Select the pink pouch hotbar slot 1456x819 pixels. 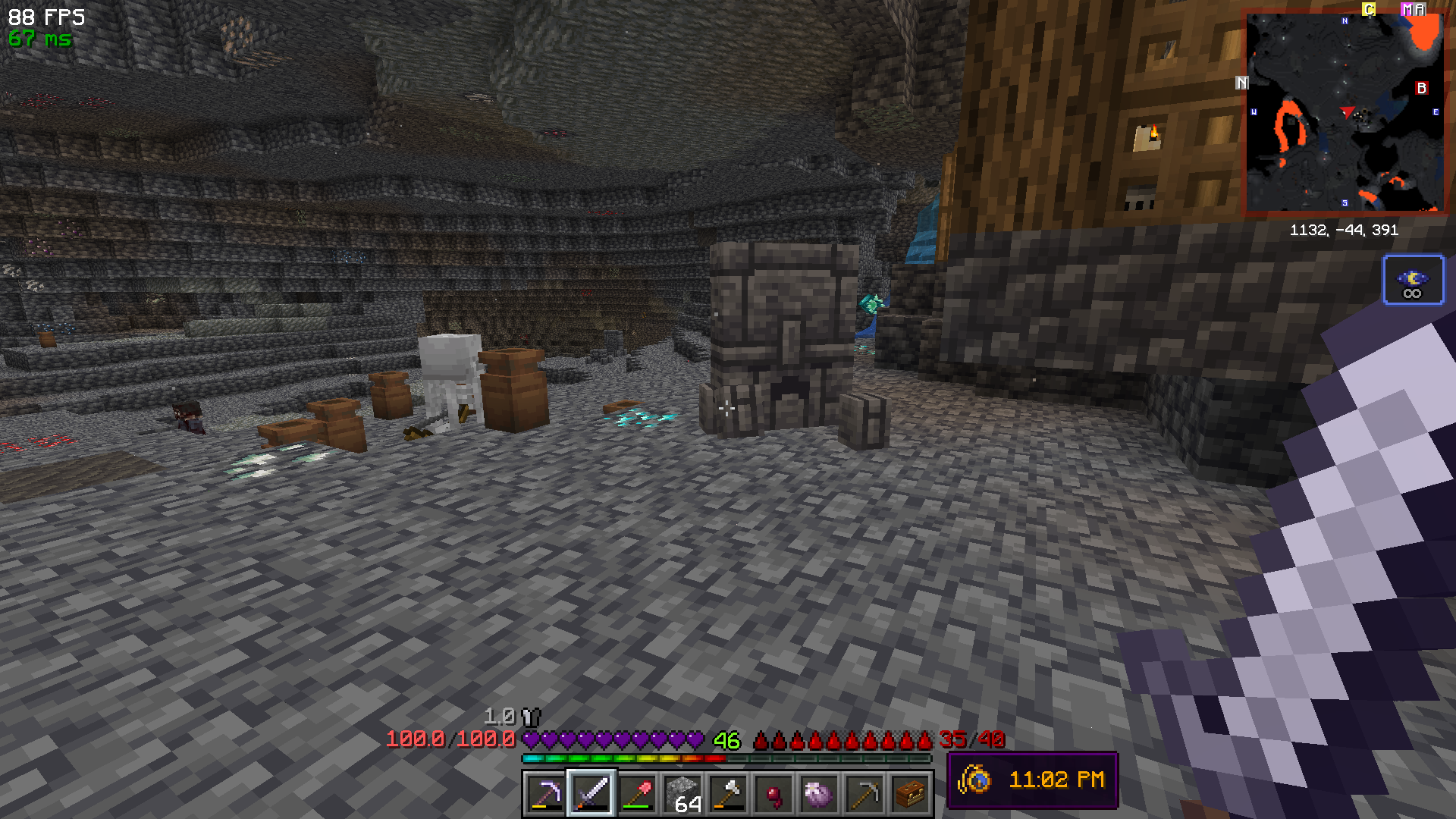[x=819, y=794]
